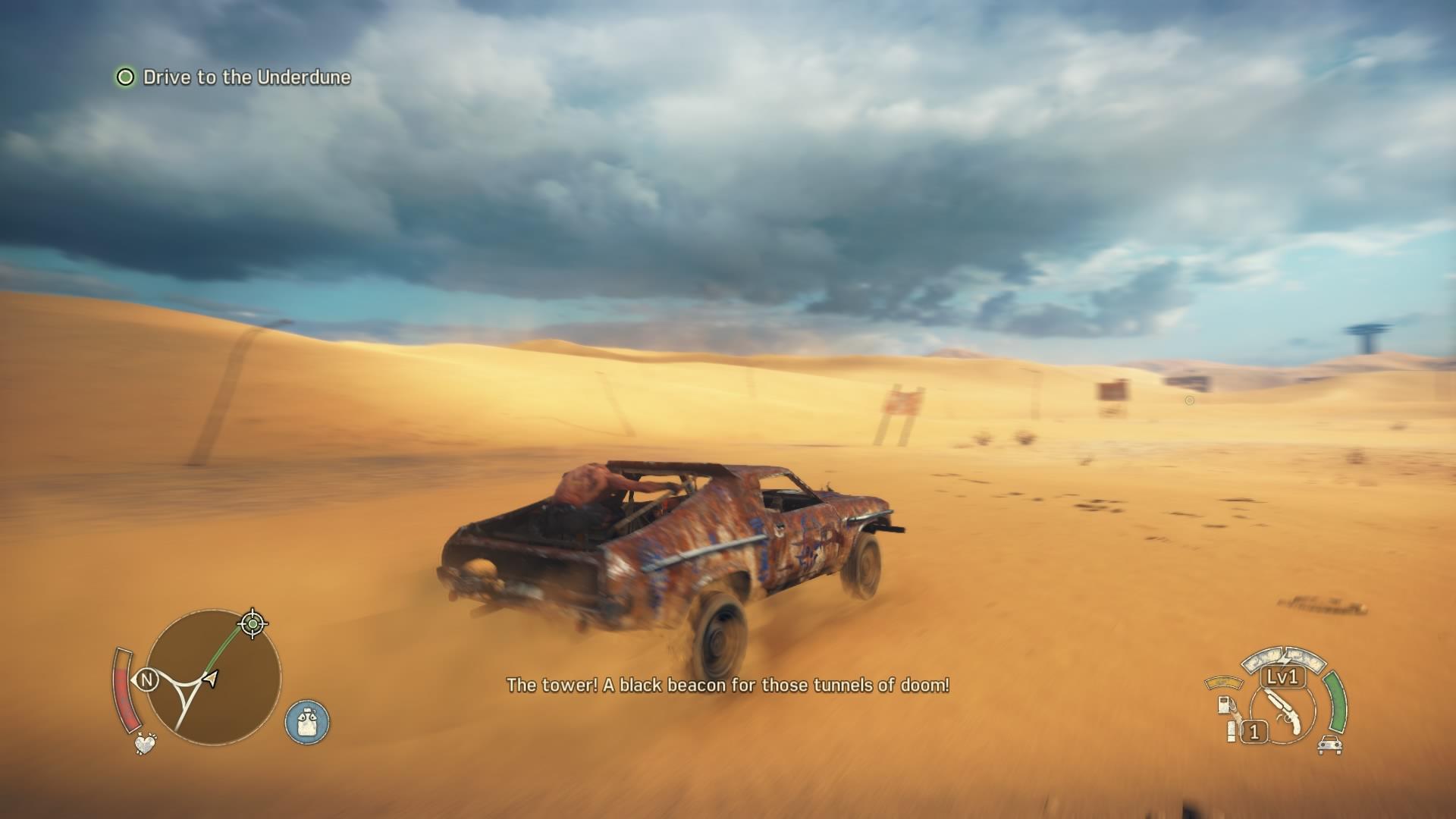The image size is (1456, 819).
Task: Click the Lv1 level badge
Action: (x=1283, y=676)
